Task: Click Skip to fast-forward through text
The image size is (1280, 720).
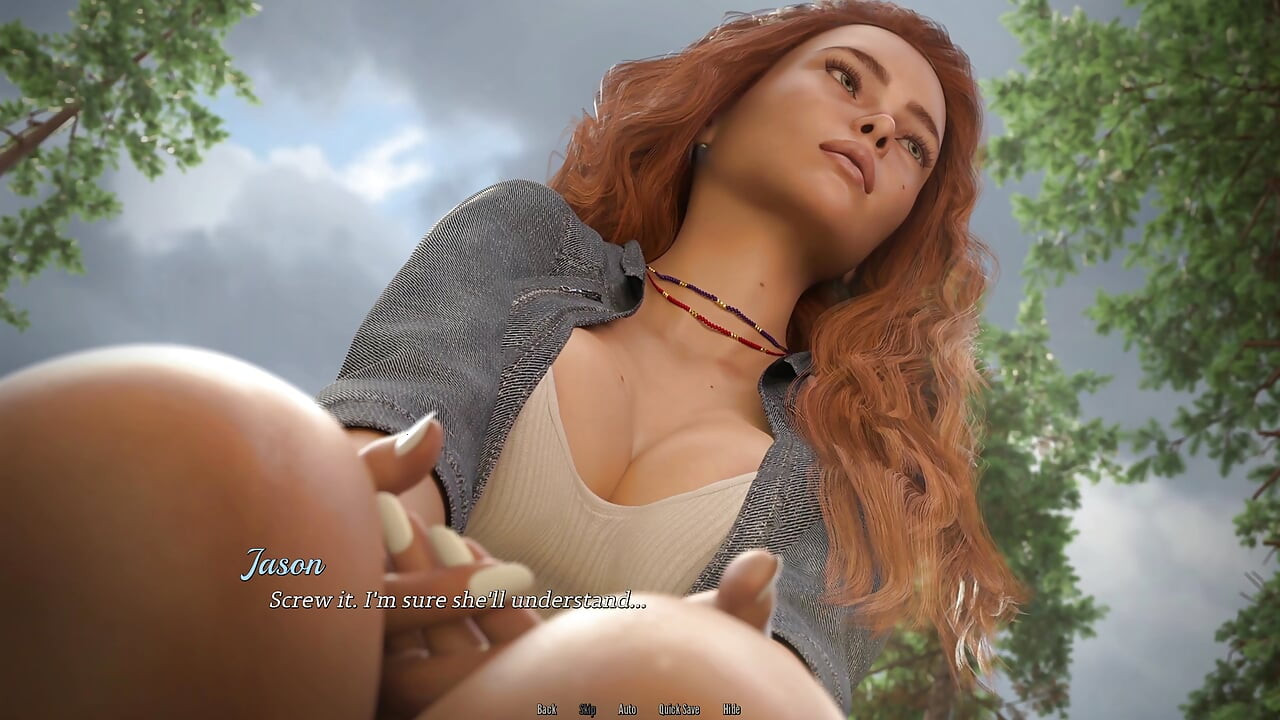Action: [x=590, y=708]
